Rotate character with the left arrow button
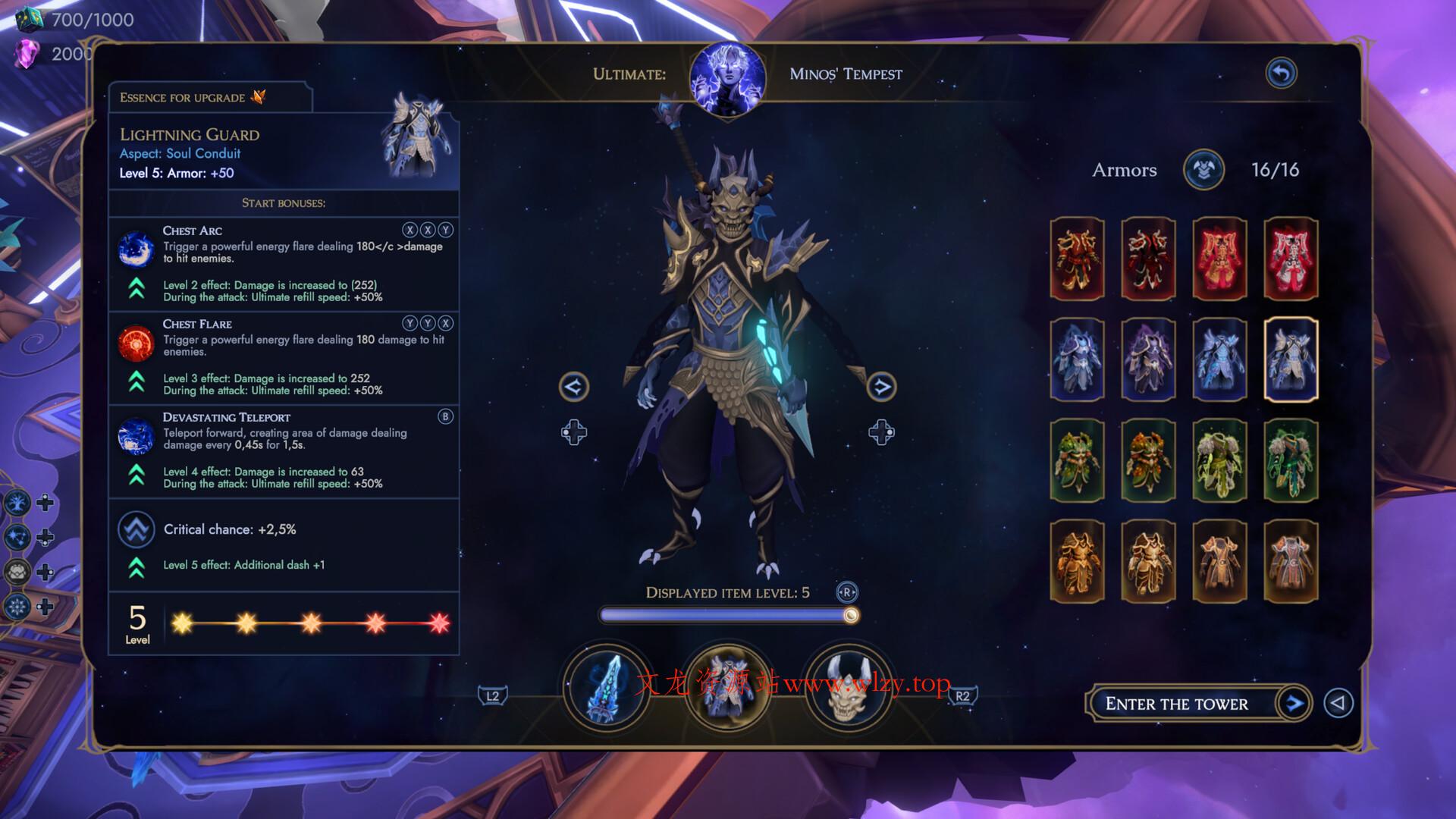Screen dimensions: 1456x819 573,387
